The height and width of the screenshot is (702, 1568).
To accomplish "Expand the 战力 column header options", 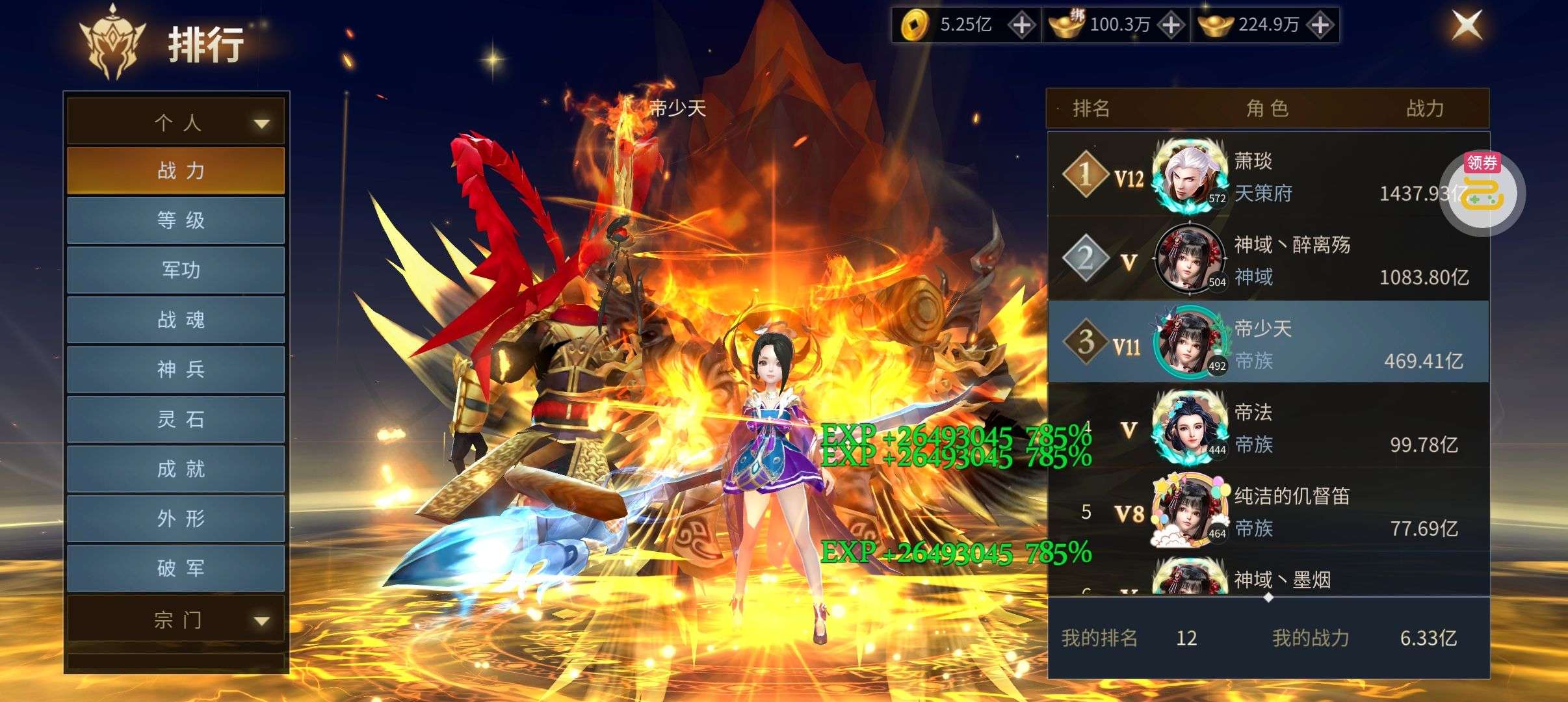I will click(1424, 109).
